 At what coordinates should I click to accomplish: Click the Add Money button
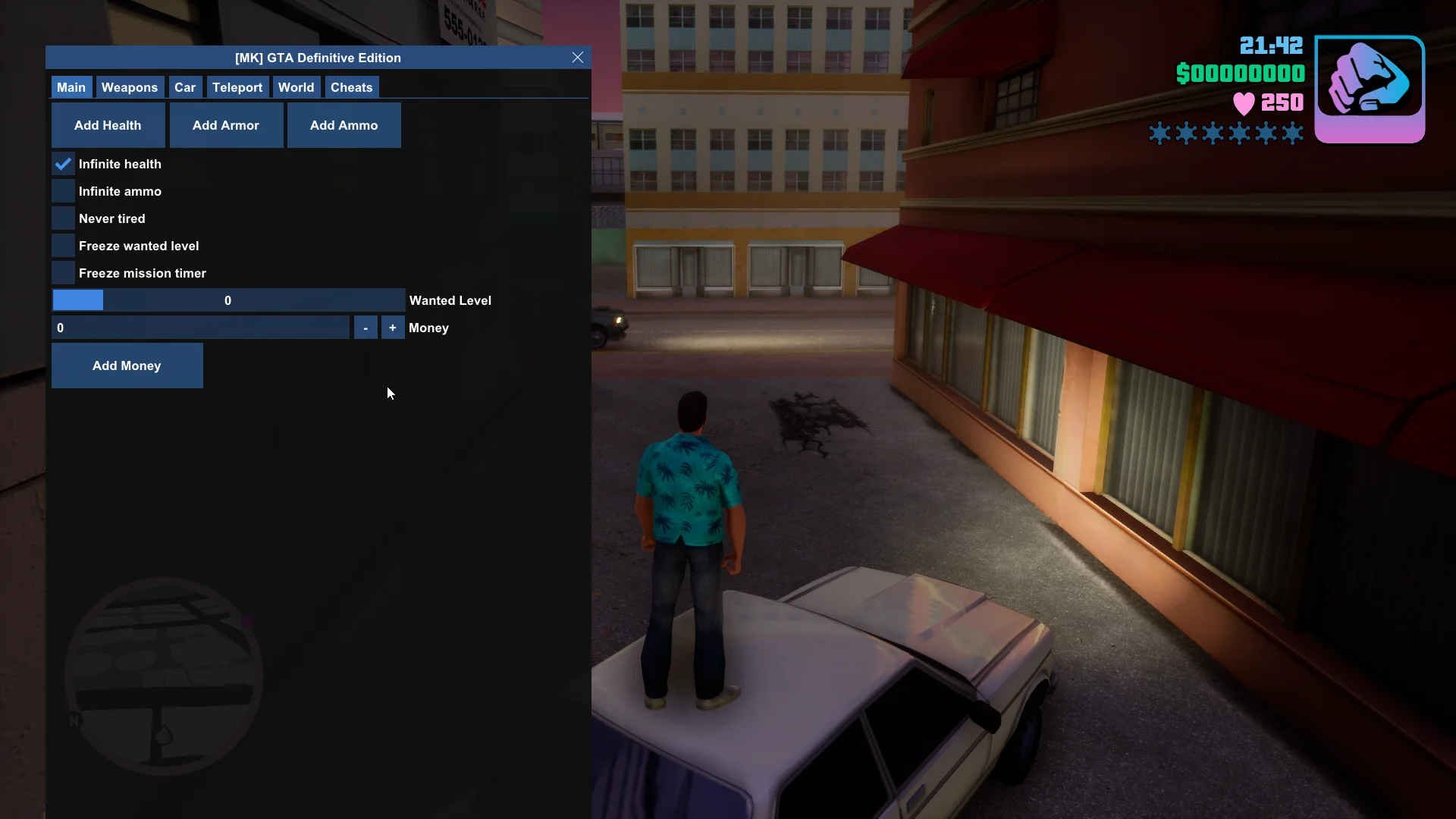pos(127,366)
